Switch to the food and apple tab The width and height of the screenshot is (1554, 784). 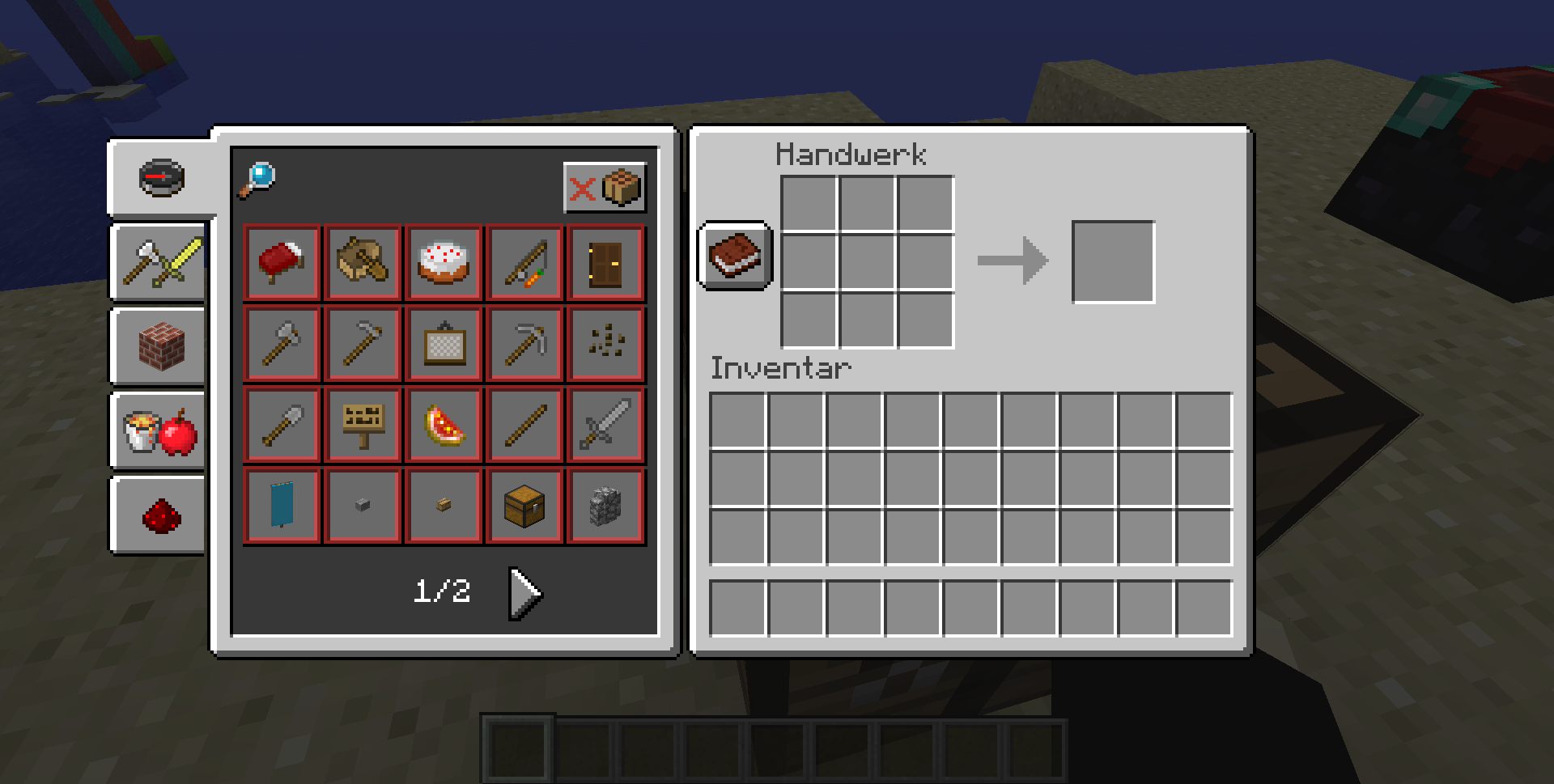(160, 430)
